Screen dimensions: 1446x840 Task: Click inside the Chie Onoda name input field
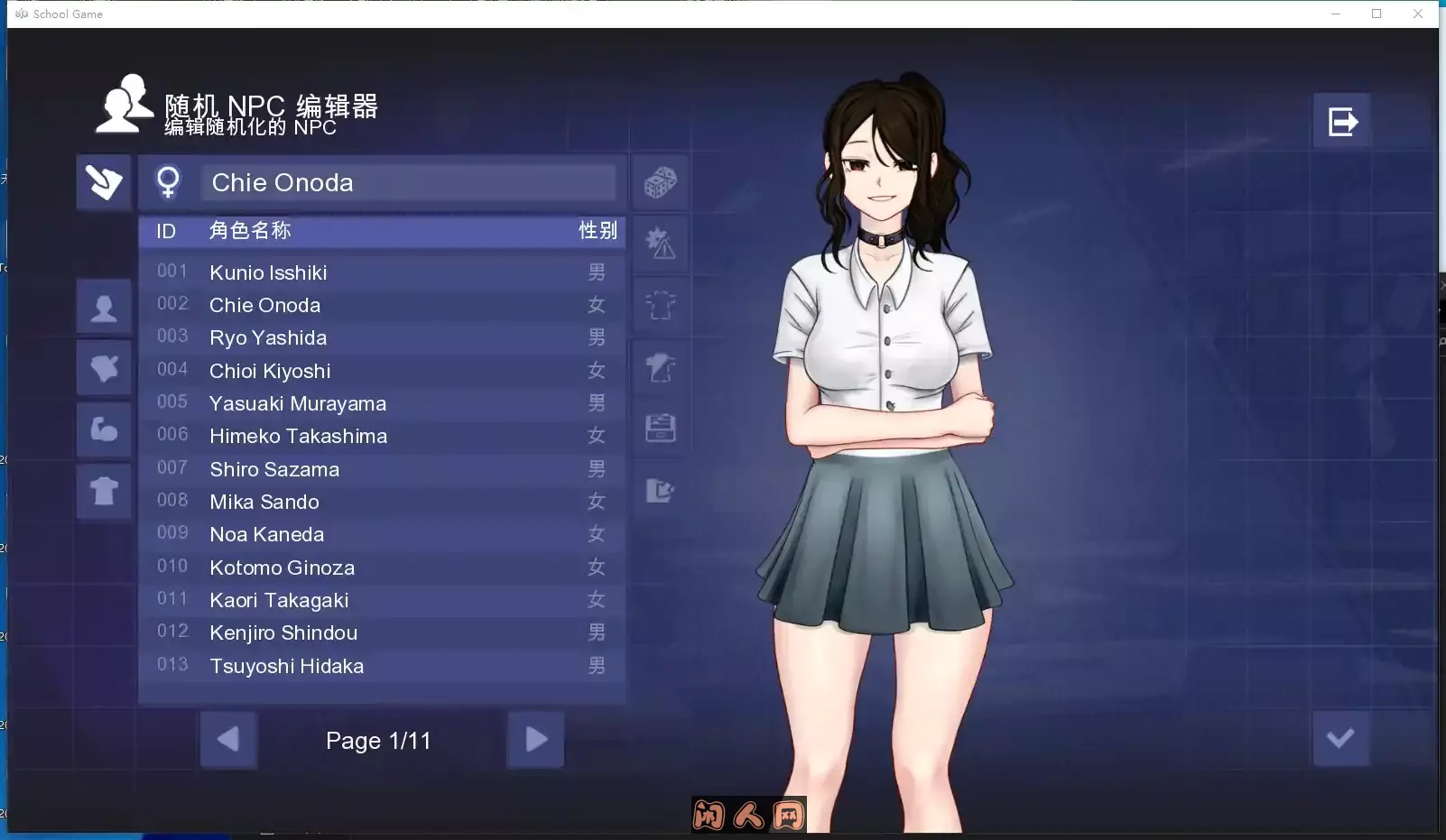[406, 182]
